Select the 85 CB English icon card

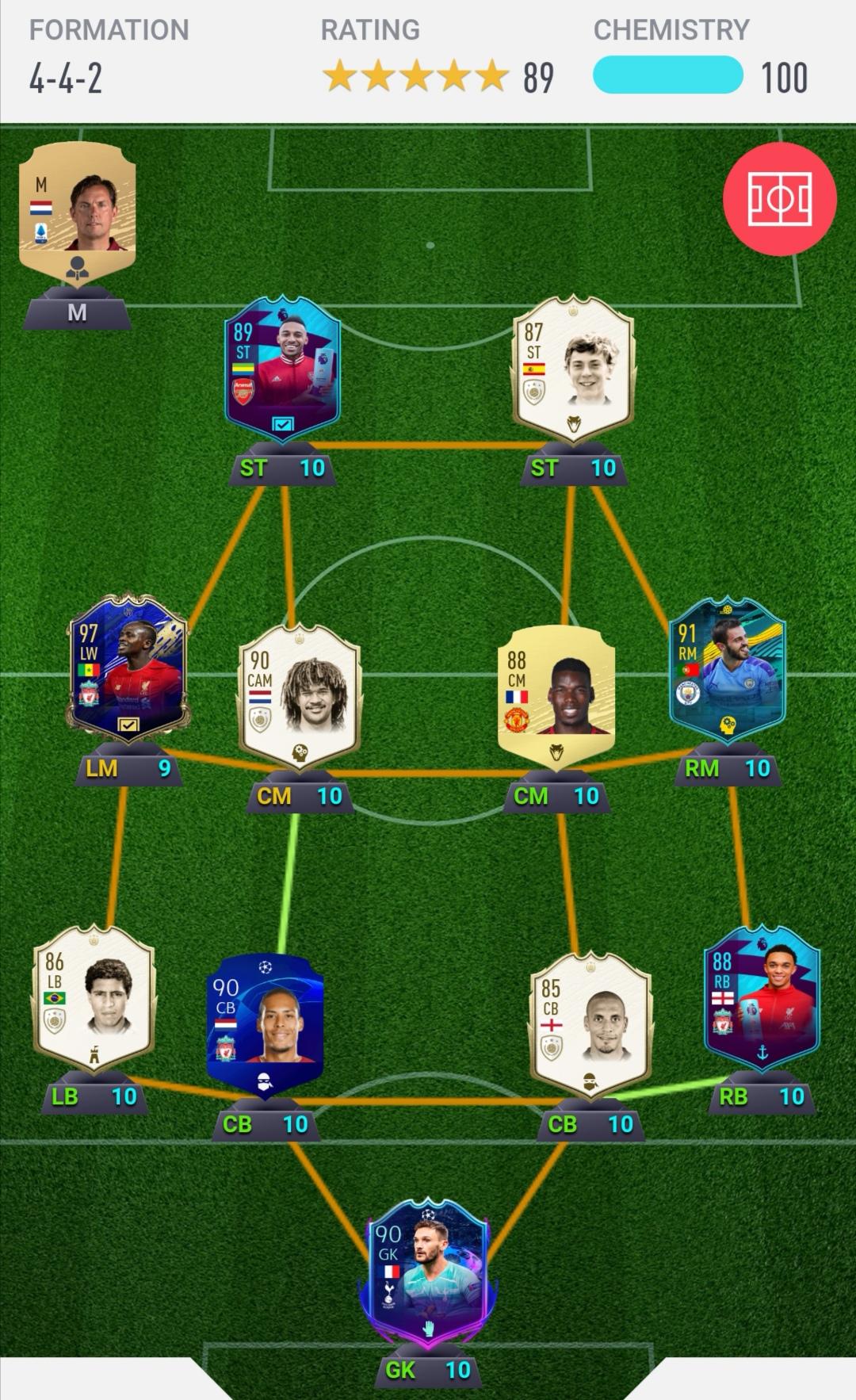pyautogui.click(x=590, y=1023)
